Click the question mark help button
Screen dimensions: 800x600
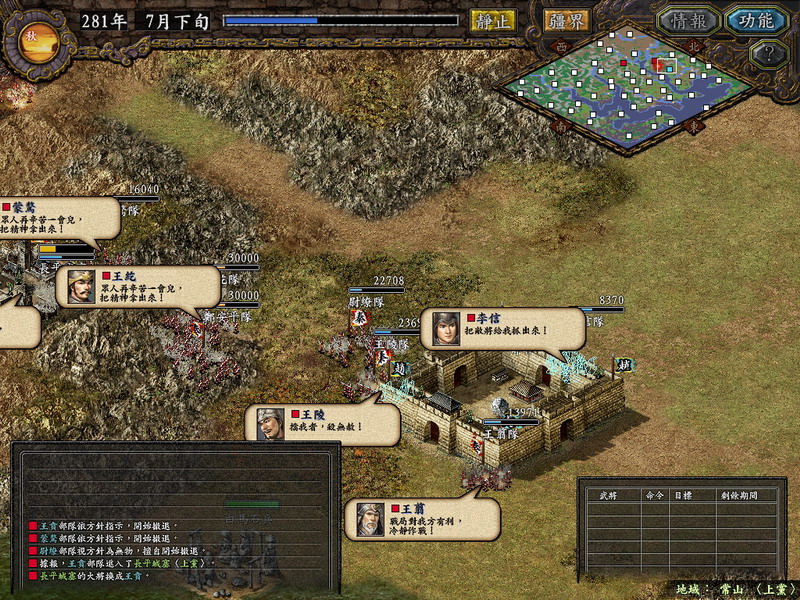tap(766, 54)
